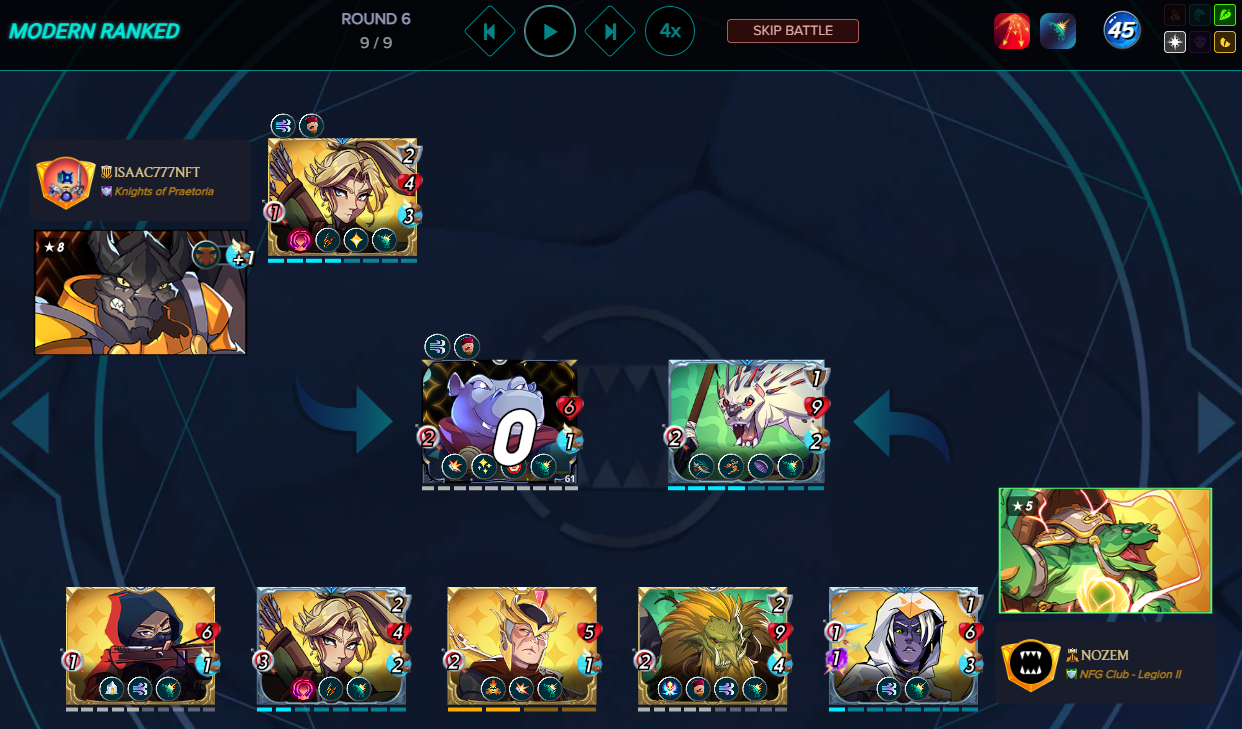Skip forward to the next round

coord(609,31)
